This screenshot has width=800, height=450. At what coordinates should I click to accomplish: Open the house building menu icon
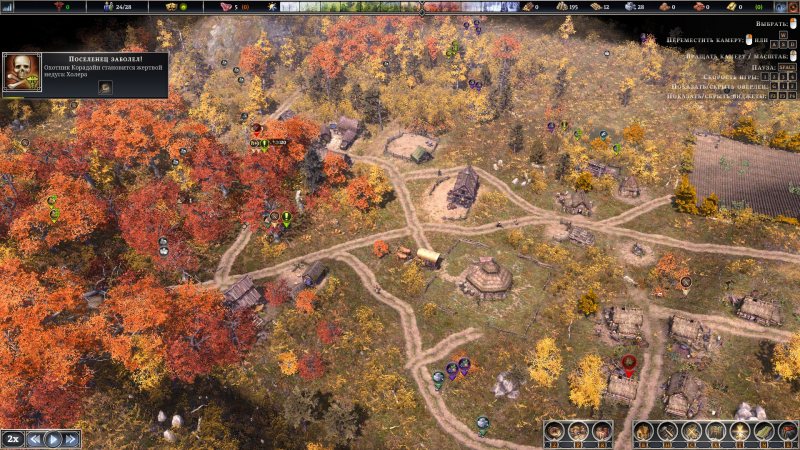pos(643,431)
